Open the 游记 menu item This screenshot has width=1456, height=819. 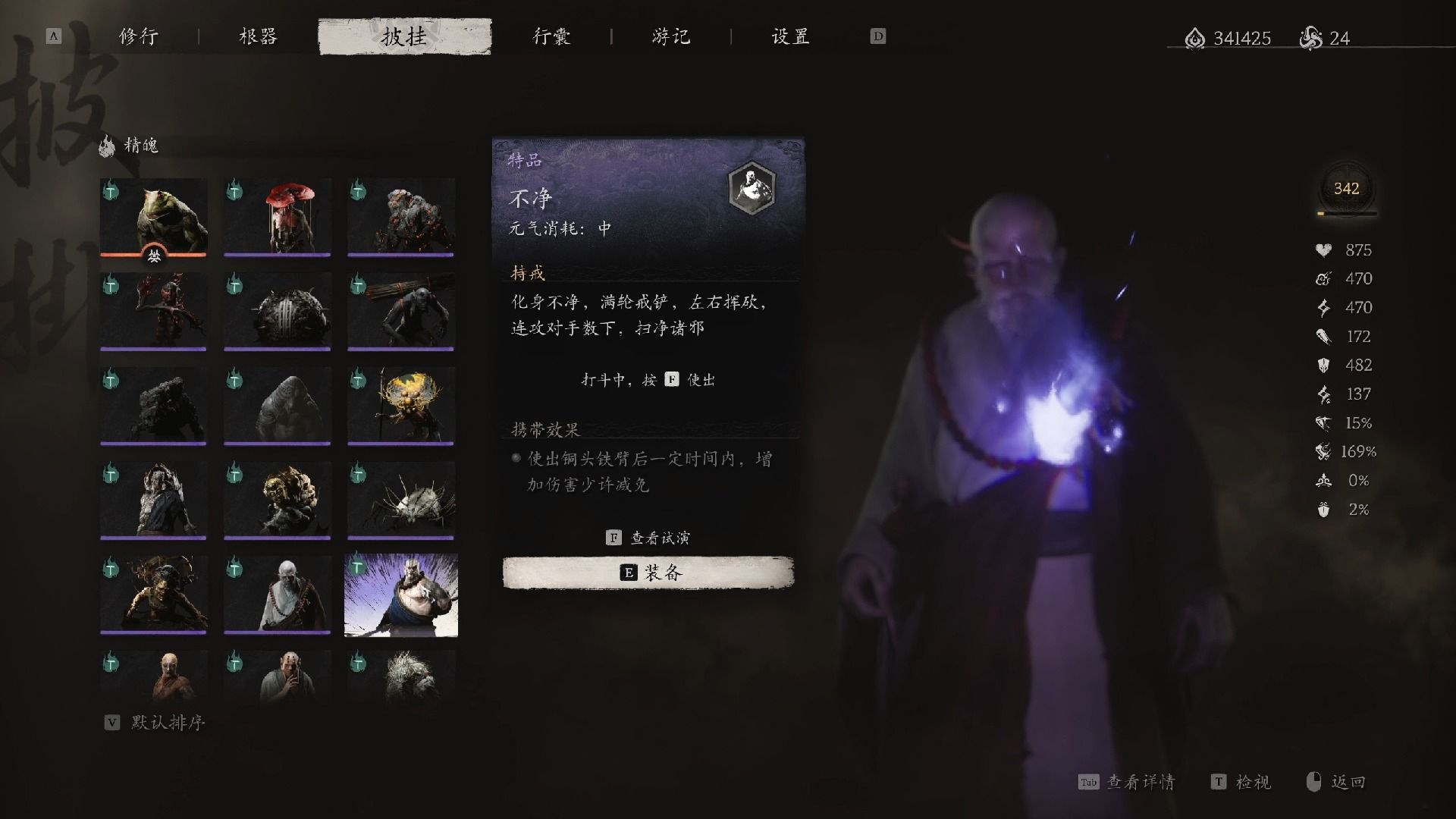point(670,36)
